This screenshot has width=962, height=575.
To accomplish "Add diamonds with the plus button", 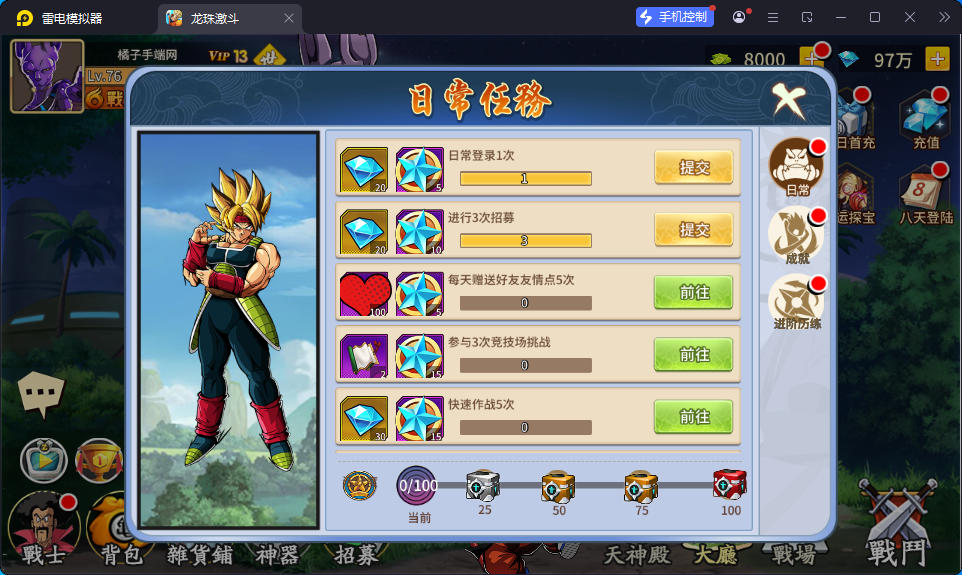I will tap(937, 59).
